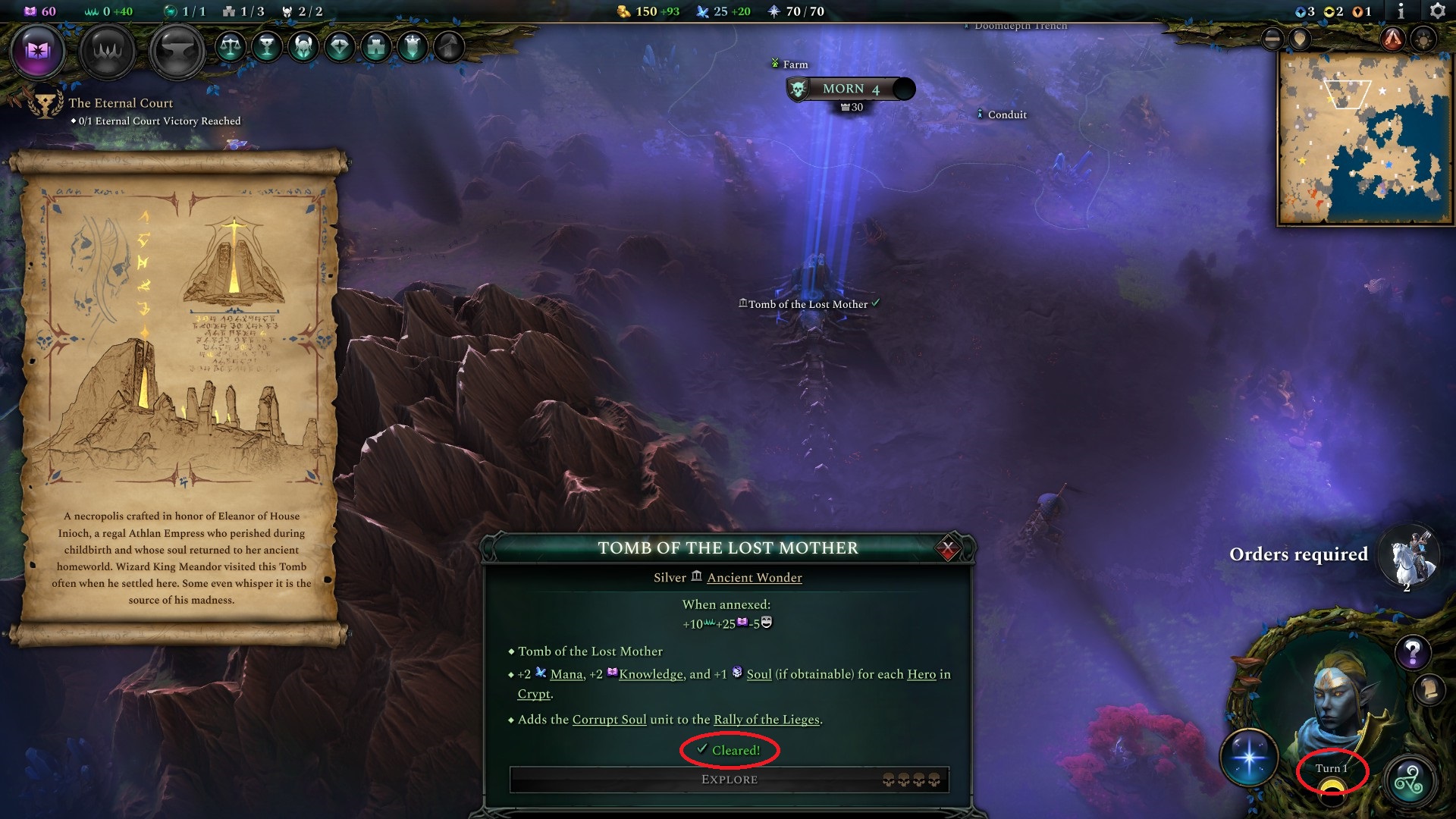This screenshot has width=1456, height=819.
Task: Toggle the terrain flatten view left of the minimap
Action: (1272, 39)
